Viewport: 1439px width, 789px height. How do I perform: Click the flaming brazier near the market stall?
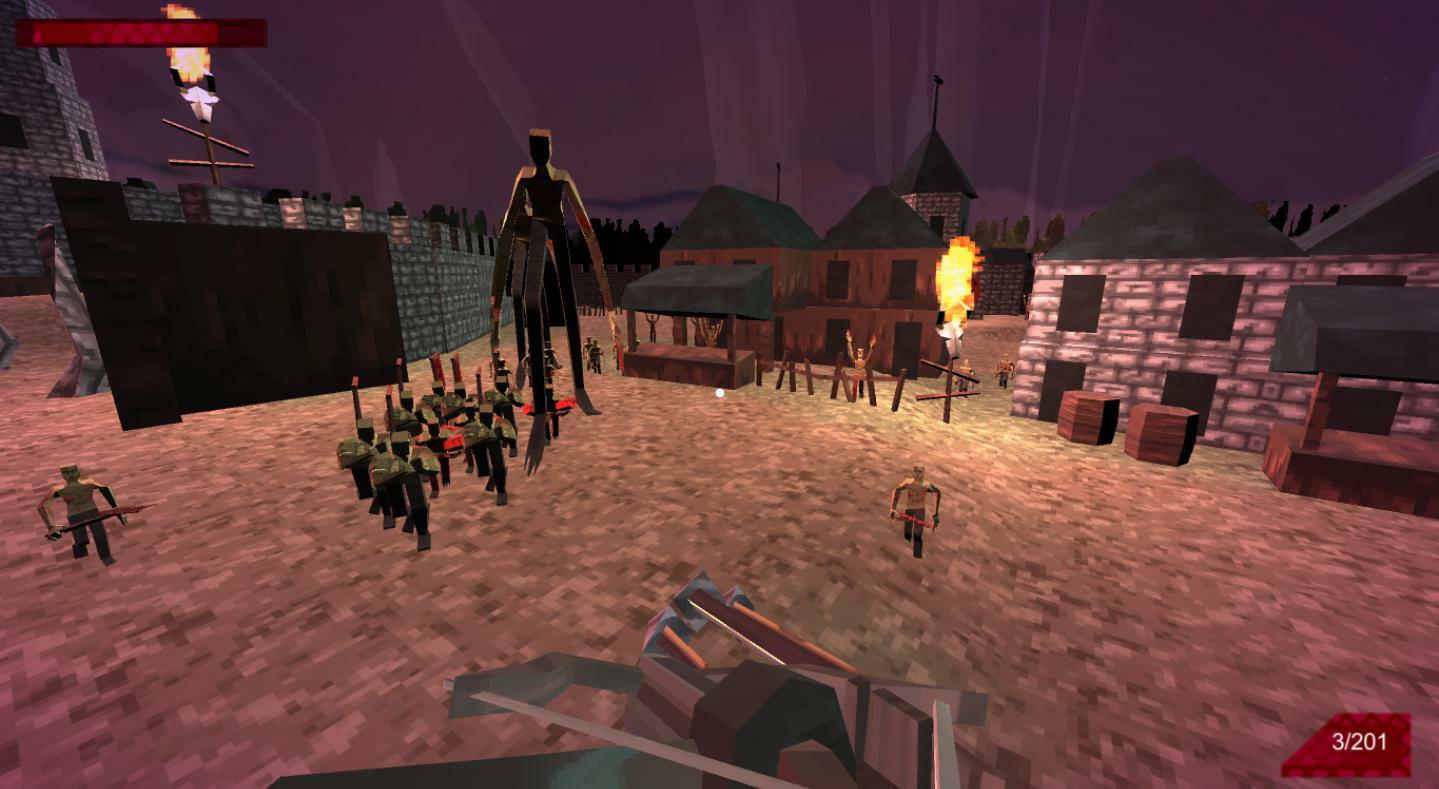point(958,280)
